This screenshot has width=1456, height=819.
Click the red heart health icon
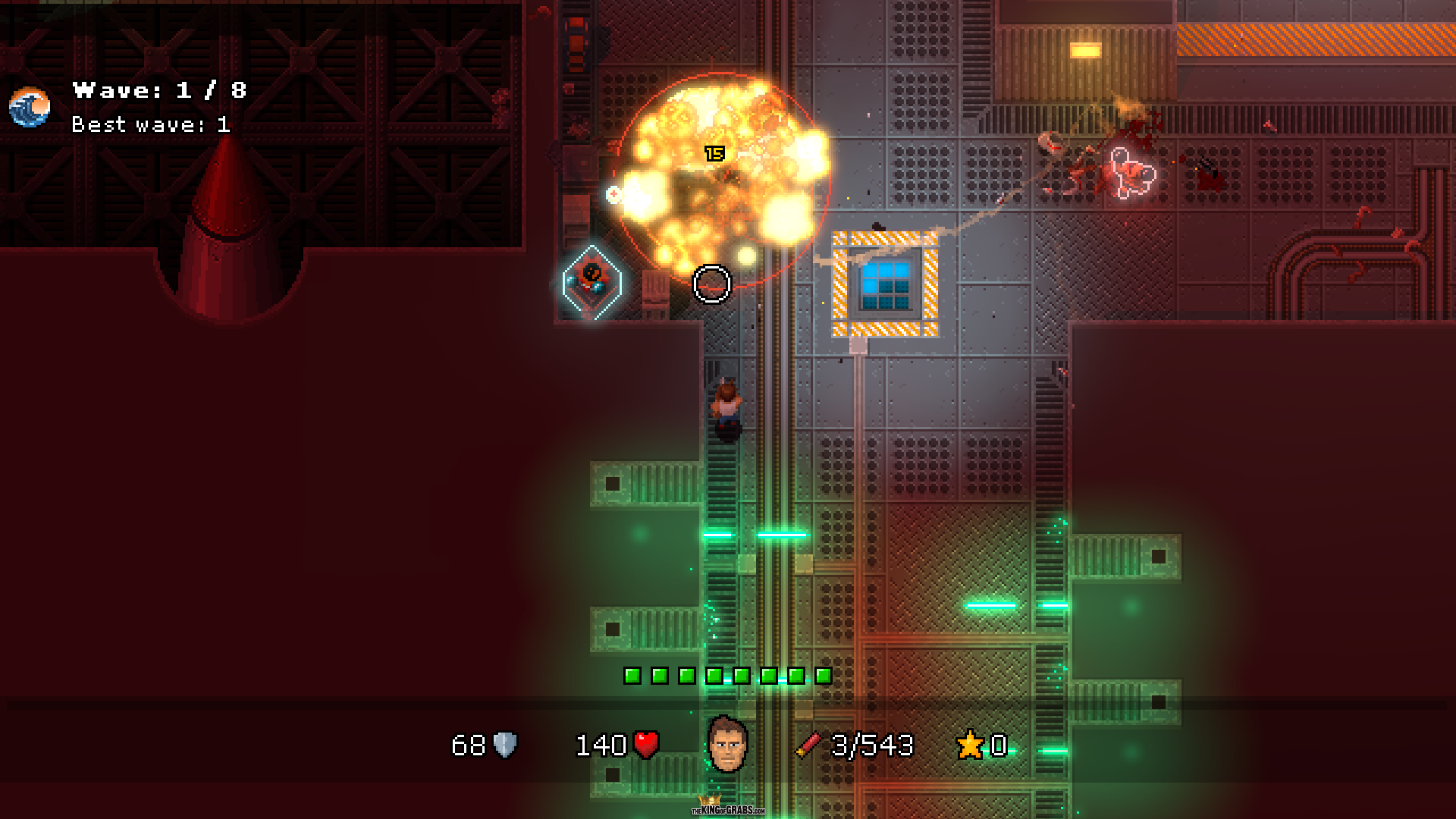coord(646,745)
